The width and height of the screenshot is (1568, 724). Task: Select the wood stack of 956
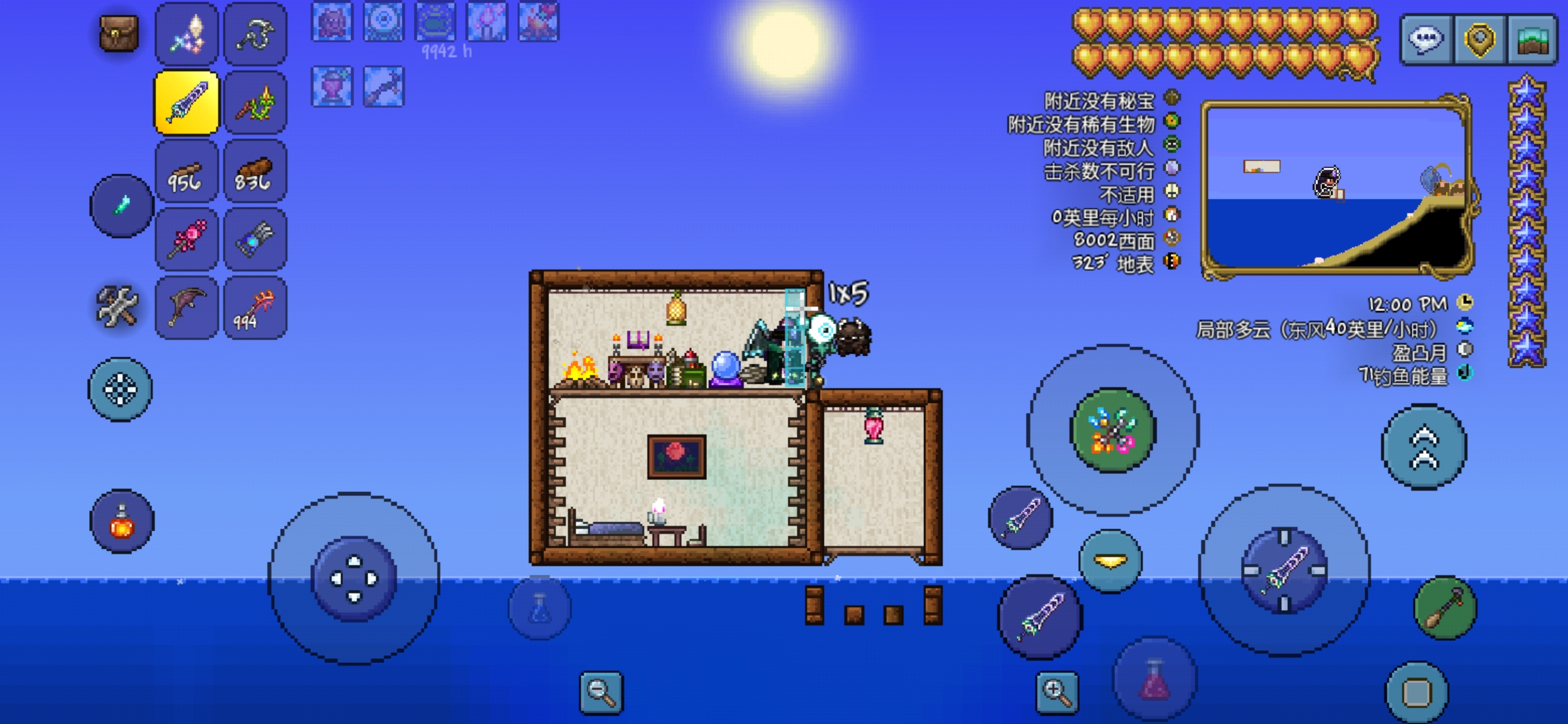coord(187,172)
